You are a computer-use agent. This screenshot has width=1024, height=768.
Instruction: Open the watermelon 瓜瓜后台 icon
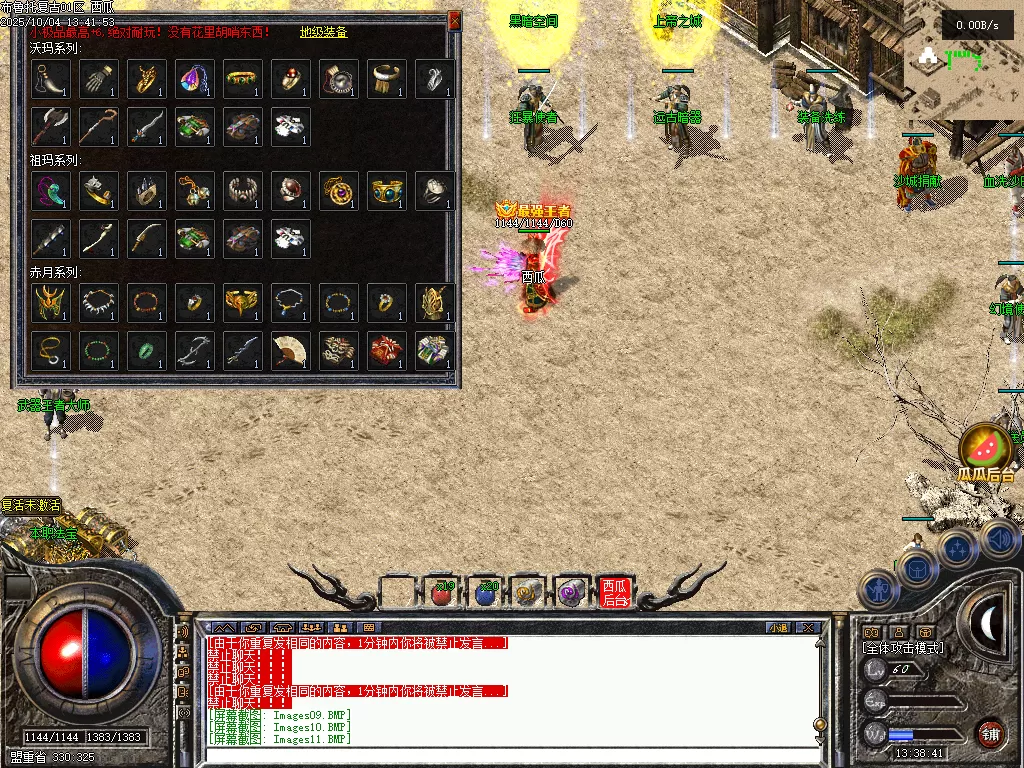pos(985,452)
